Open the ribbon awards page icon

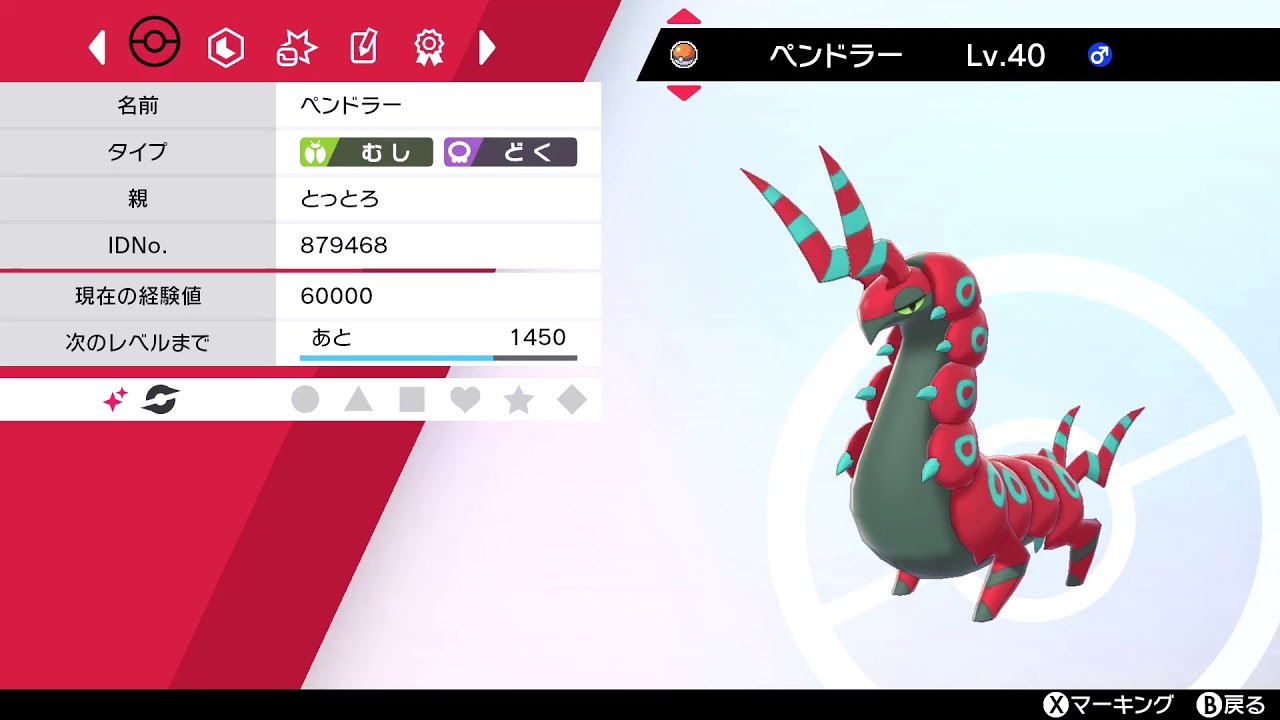430,44
